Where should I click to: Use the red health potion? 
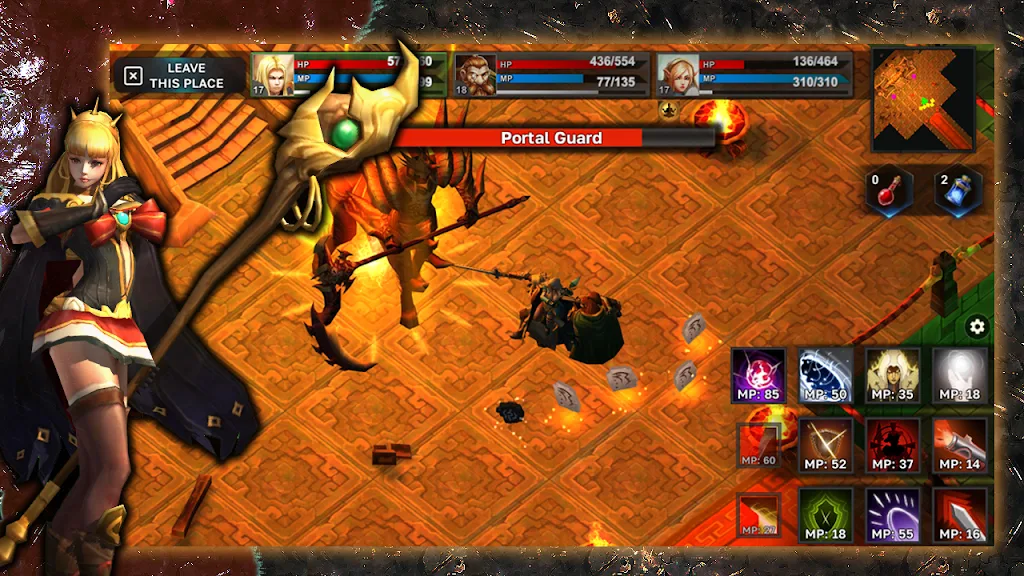[x=889, y=190]
